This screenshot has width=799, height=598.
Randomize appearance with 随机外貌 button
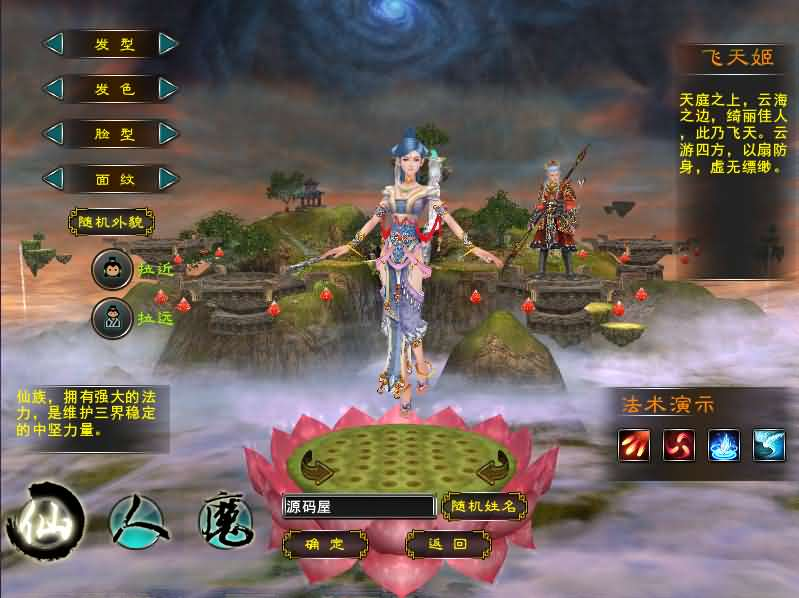coord(111,221)
